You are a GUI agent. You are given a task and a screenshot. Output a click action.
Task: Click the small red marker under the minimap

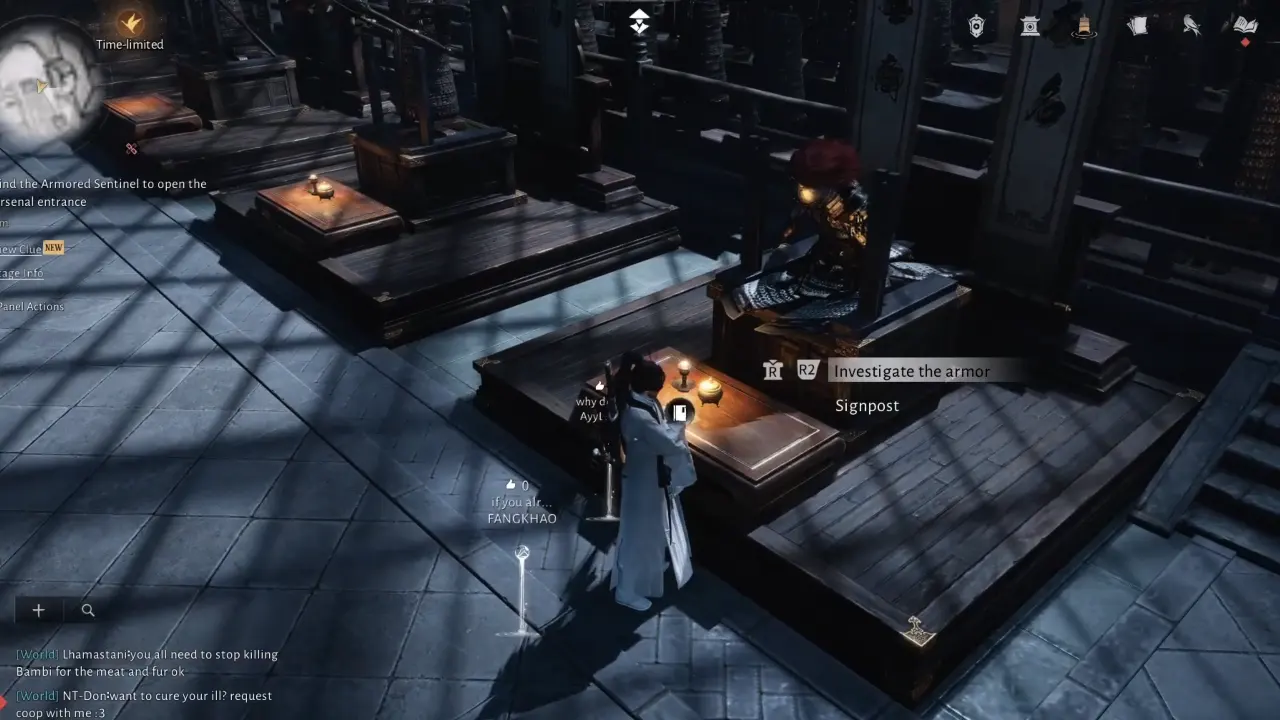click(x=130, y=148)
